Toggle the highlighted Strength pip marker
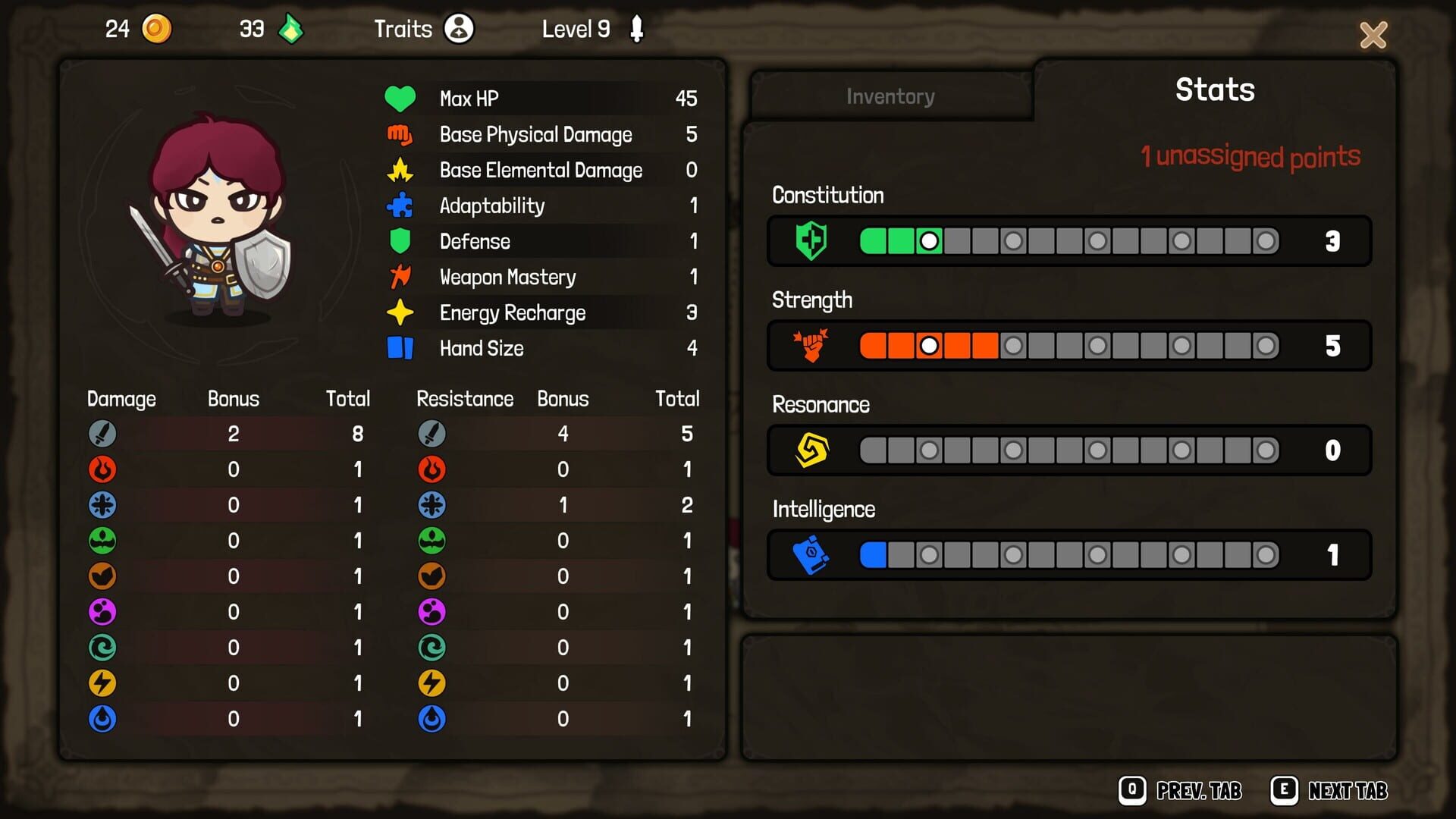This screenshot has width=1456, height=819. tap(930, 345)
